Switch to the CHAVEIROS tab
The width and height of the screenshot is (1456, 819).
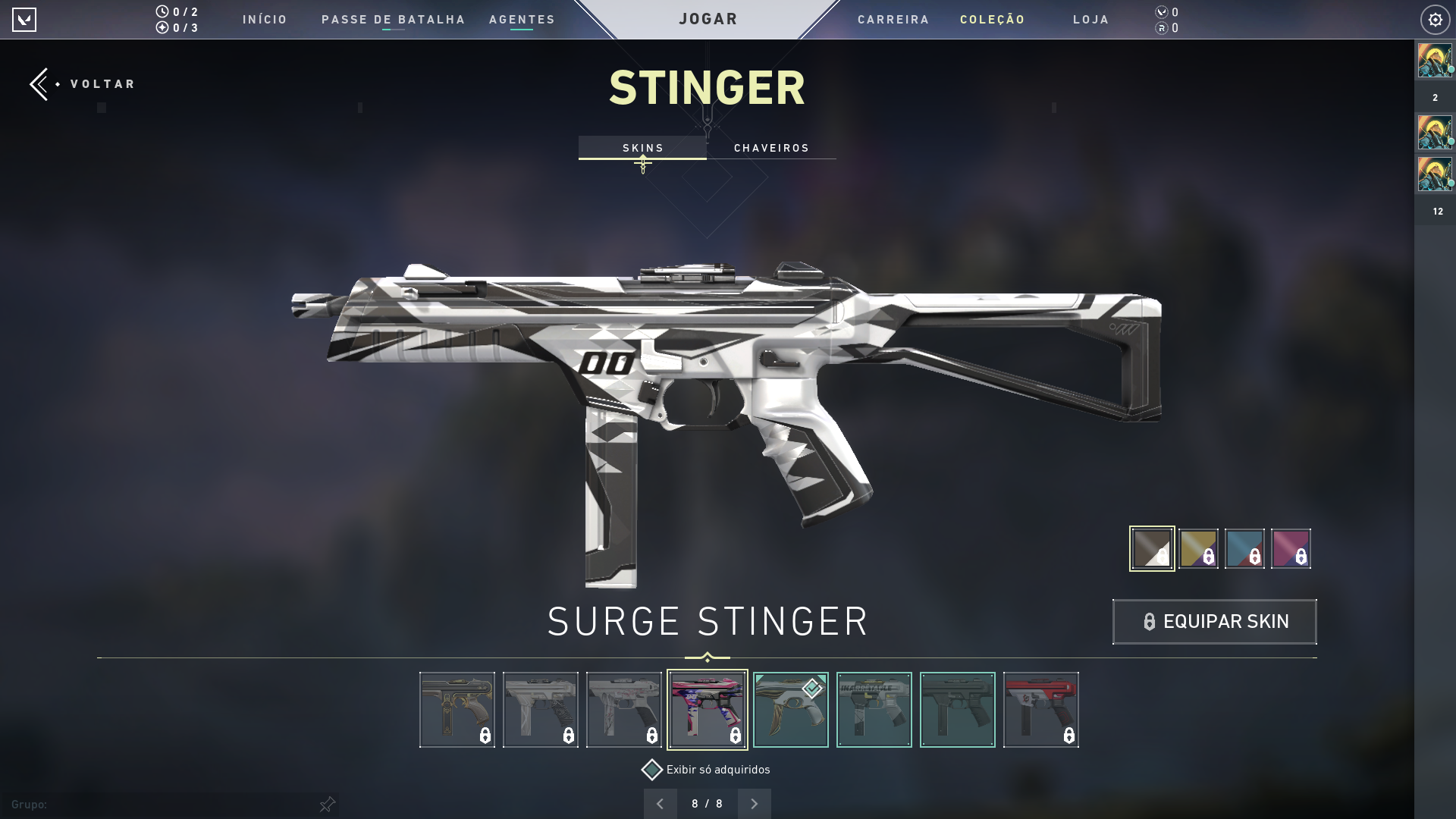click(771, 148)
